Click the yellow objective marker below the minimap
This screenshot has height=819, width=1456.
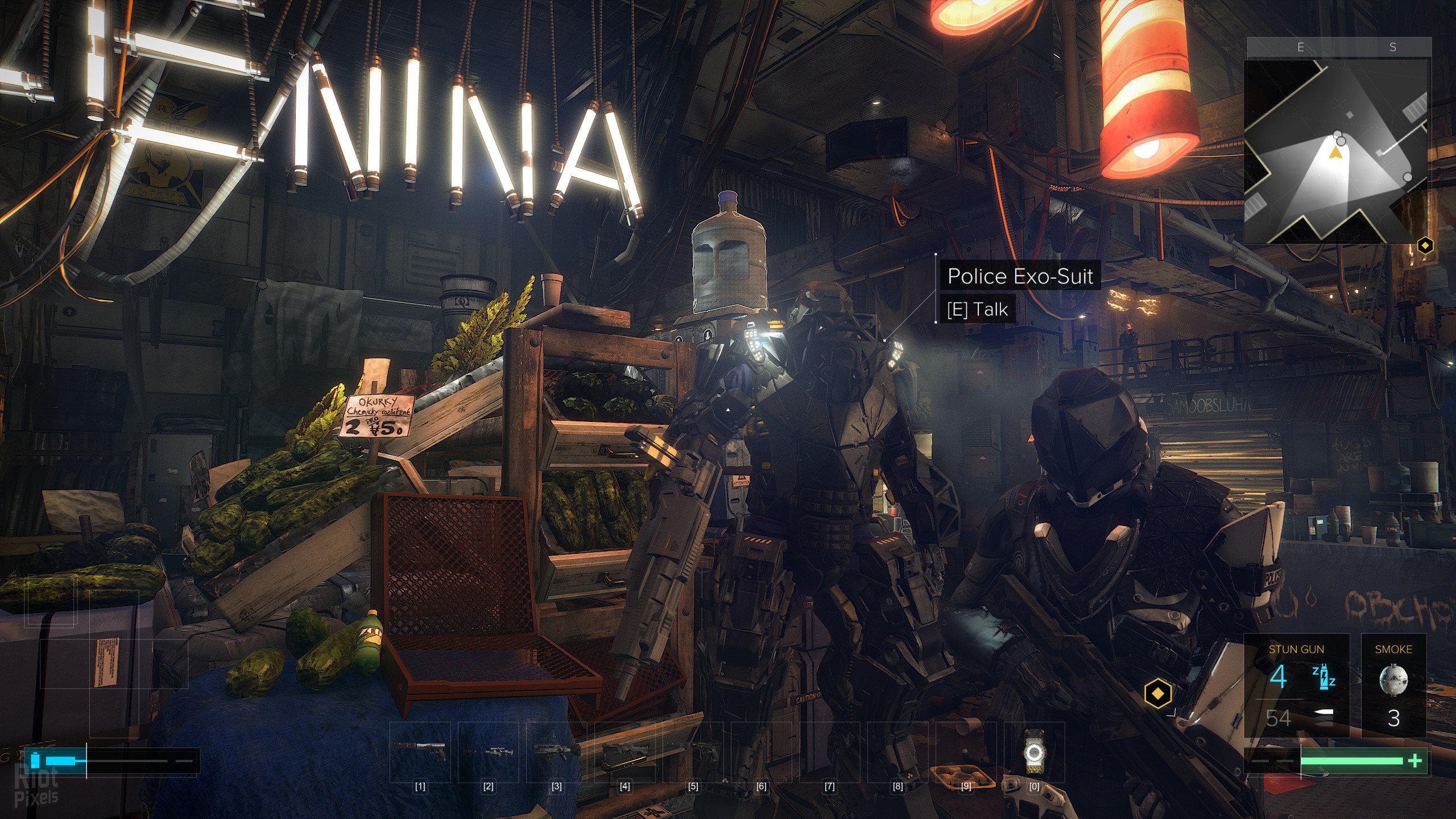1425,246
